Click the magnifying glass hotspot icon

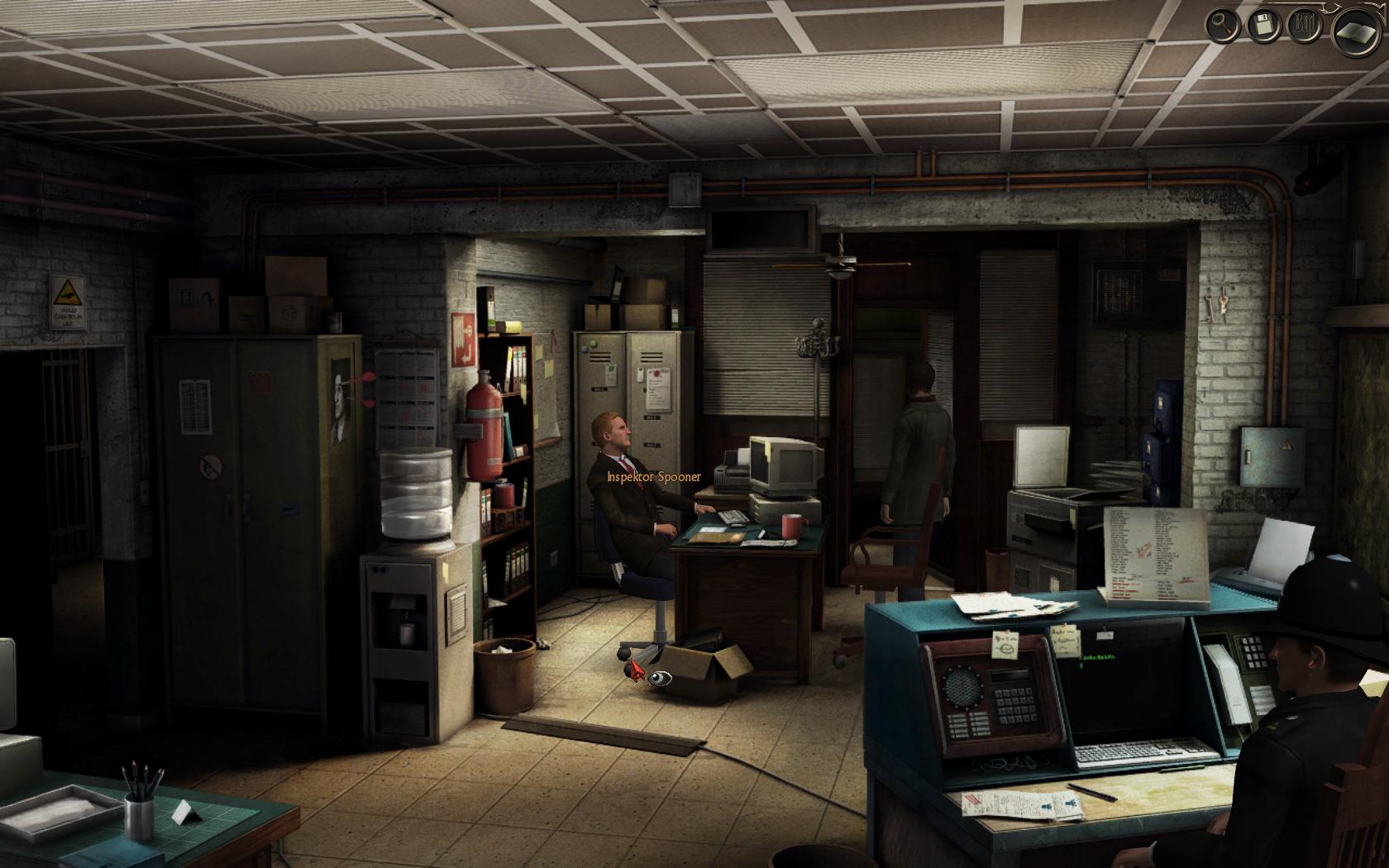pyautogui.click(x=1222, y=26)
